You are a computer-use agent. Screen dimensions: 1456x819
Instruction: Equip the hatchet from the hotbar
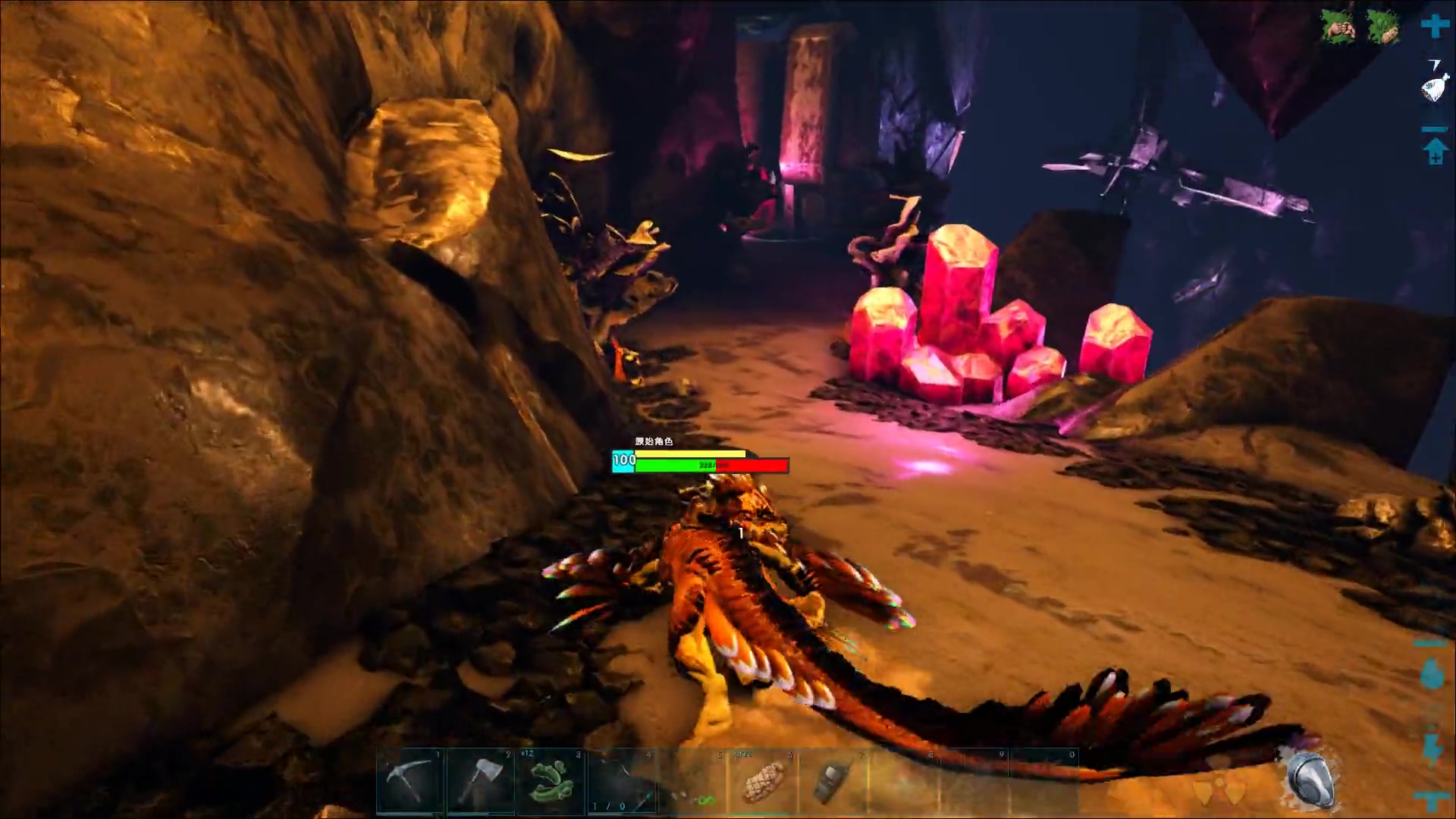click(x=482, y=778)
